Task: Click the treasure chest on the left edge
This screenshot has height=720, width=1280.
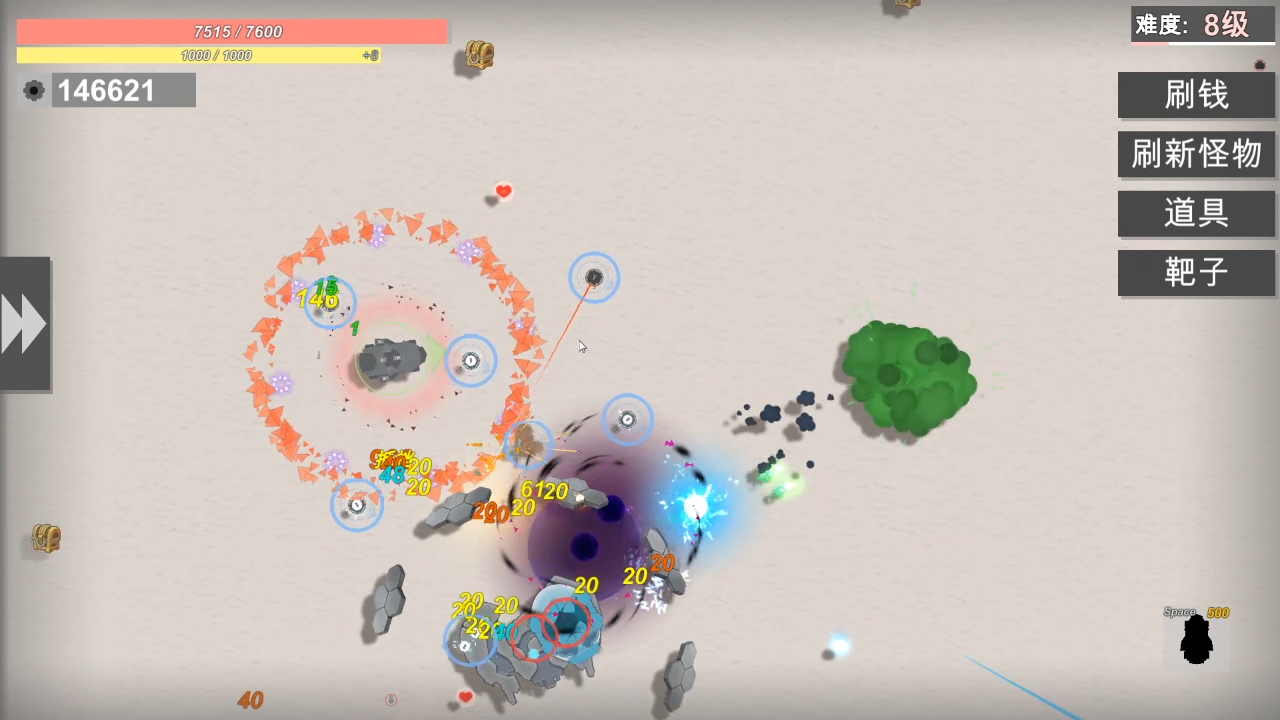Action: click(x=45, y=538)
